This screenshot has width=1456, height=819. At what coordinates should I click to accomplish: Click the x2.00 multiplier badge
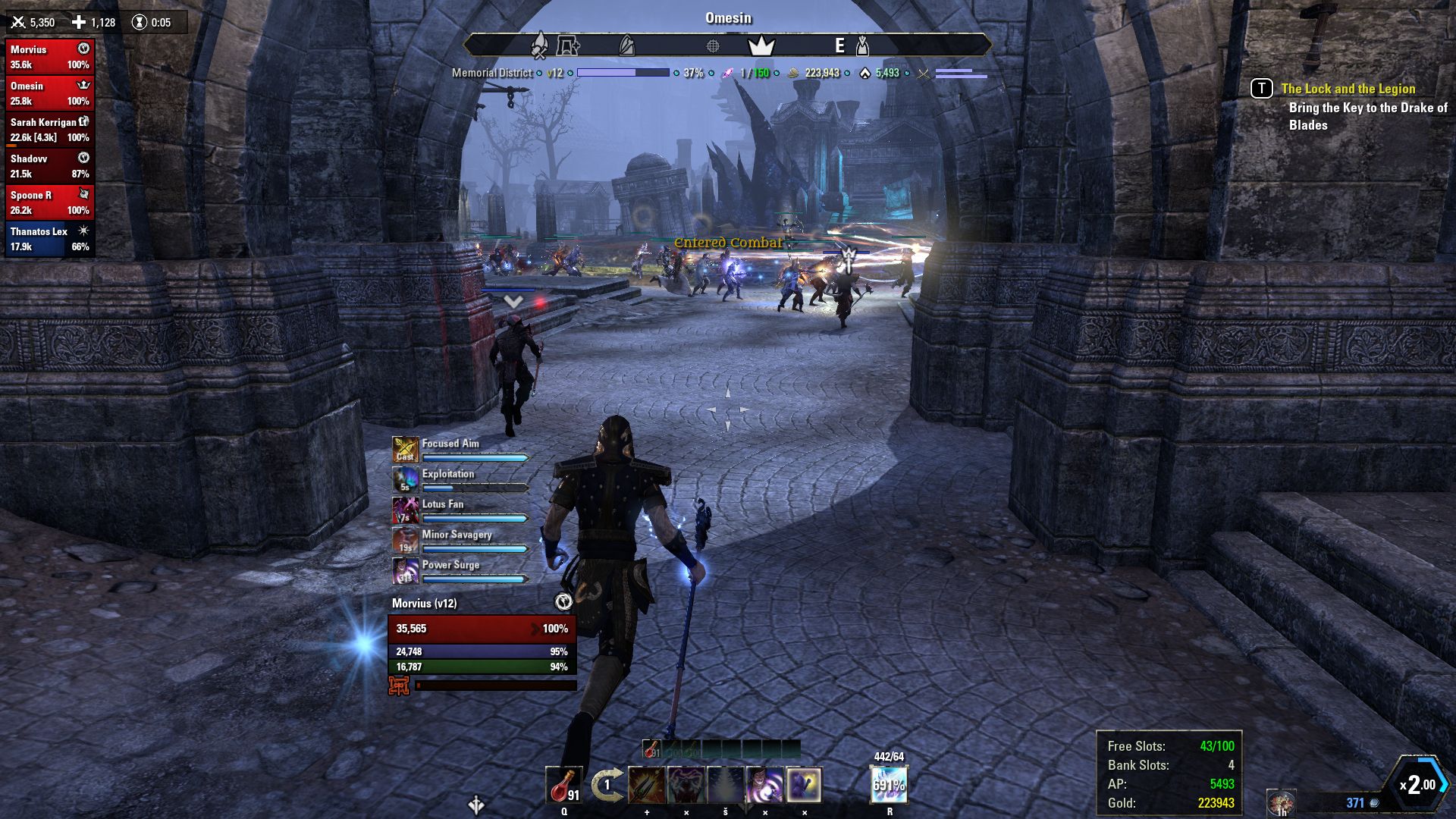(1417, 784)
